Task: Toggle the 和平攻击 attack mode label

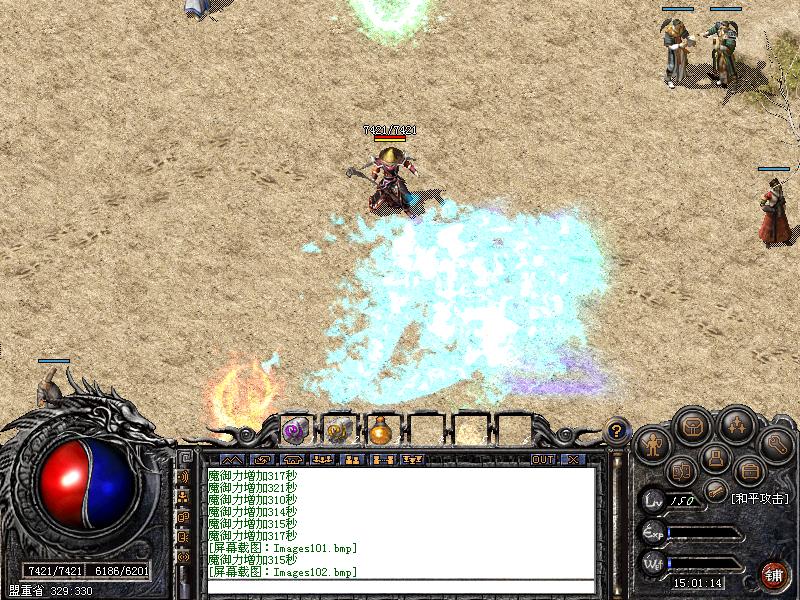Action: coord(759,498)
